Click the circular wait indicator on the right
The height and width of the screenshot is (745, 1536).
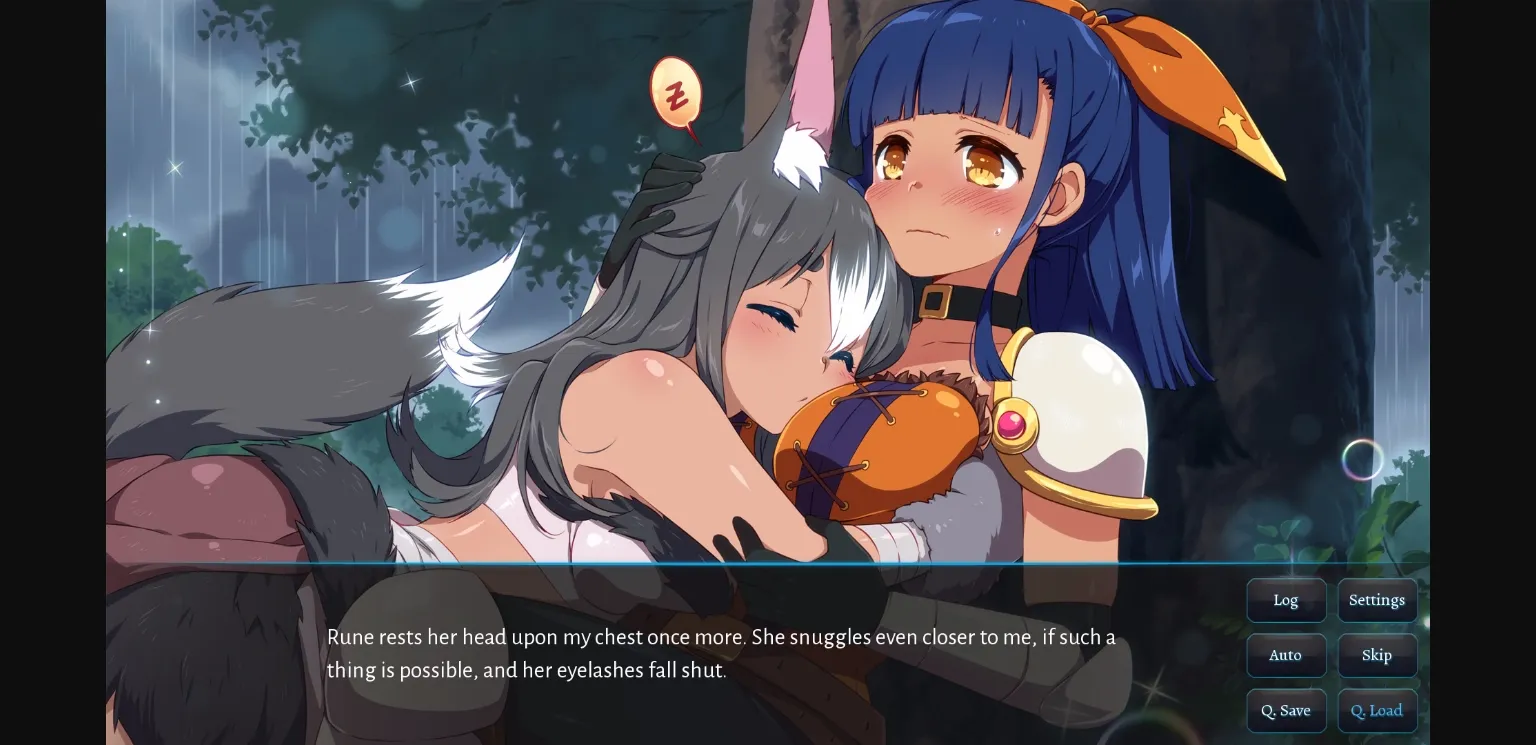[x=1362, y=460]
